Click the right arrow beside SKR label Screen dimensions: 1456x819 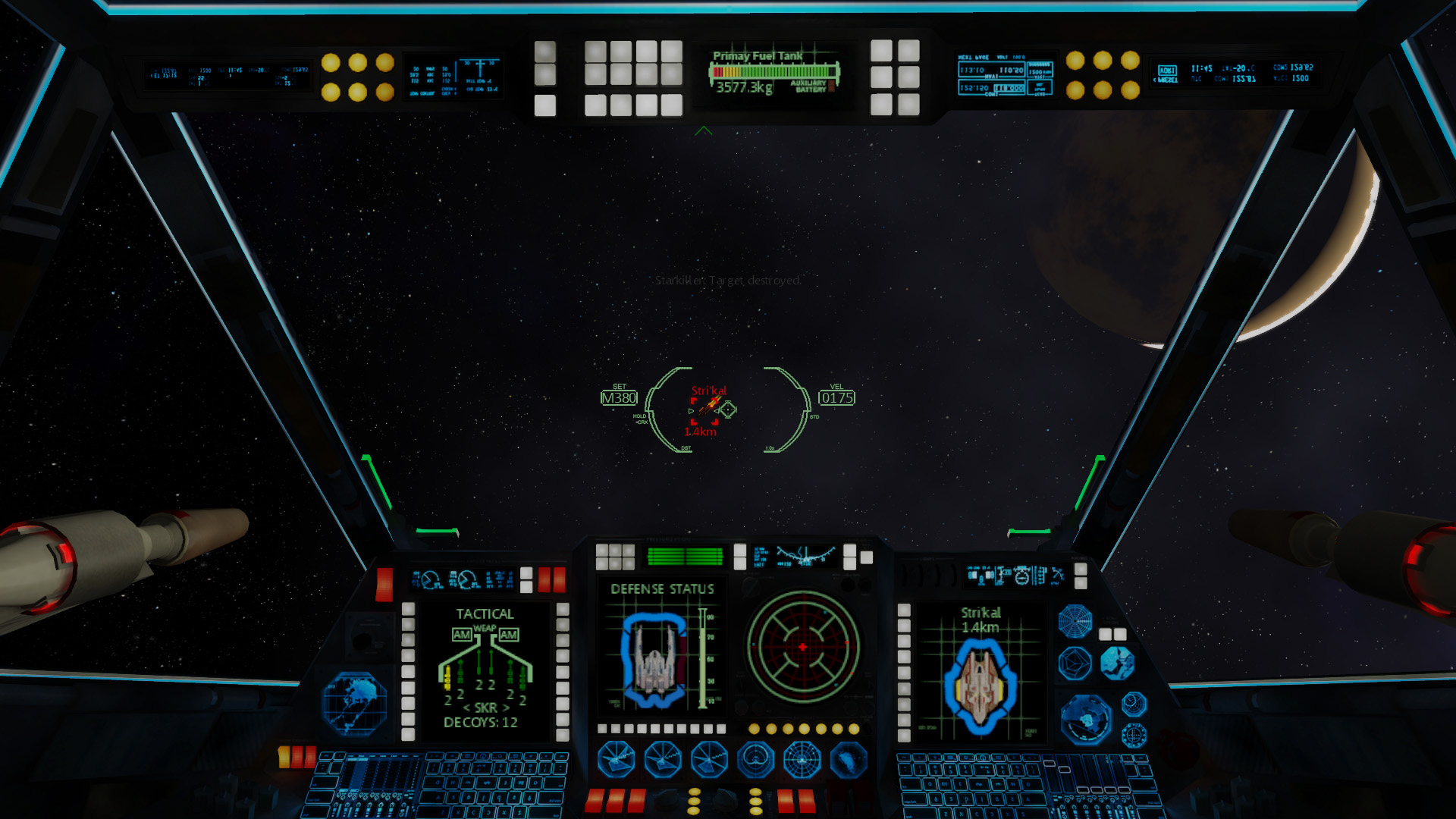(507, 708)
